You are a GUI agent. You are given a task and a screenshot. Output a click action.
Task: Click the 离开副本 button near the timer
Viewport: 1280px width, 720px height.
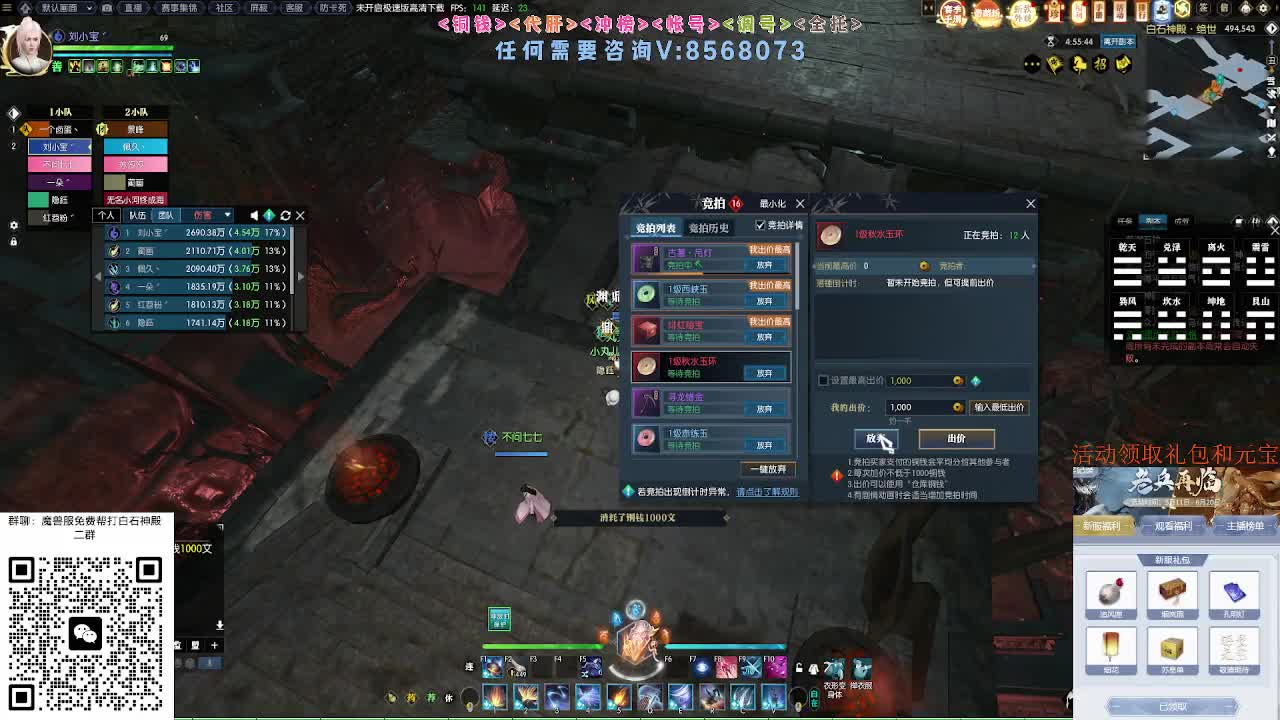pyautogui.click(x=1120, y=43)
